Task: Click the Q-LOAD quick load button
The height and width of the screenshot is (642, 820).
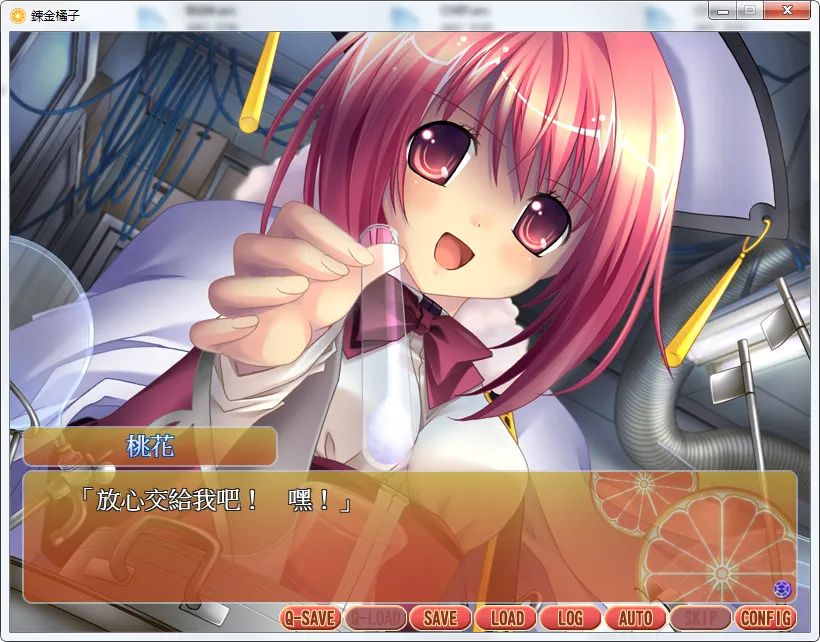Action: click(x=375, y=618)
